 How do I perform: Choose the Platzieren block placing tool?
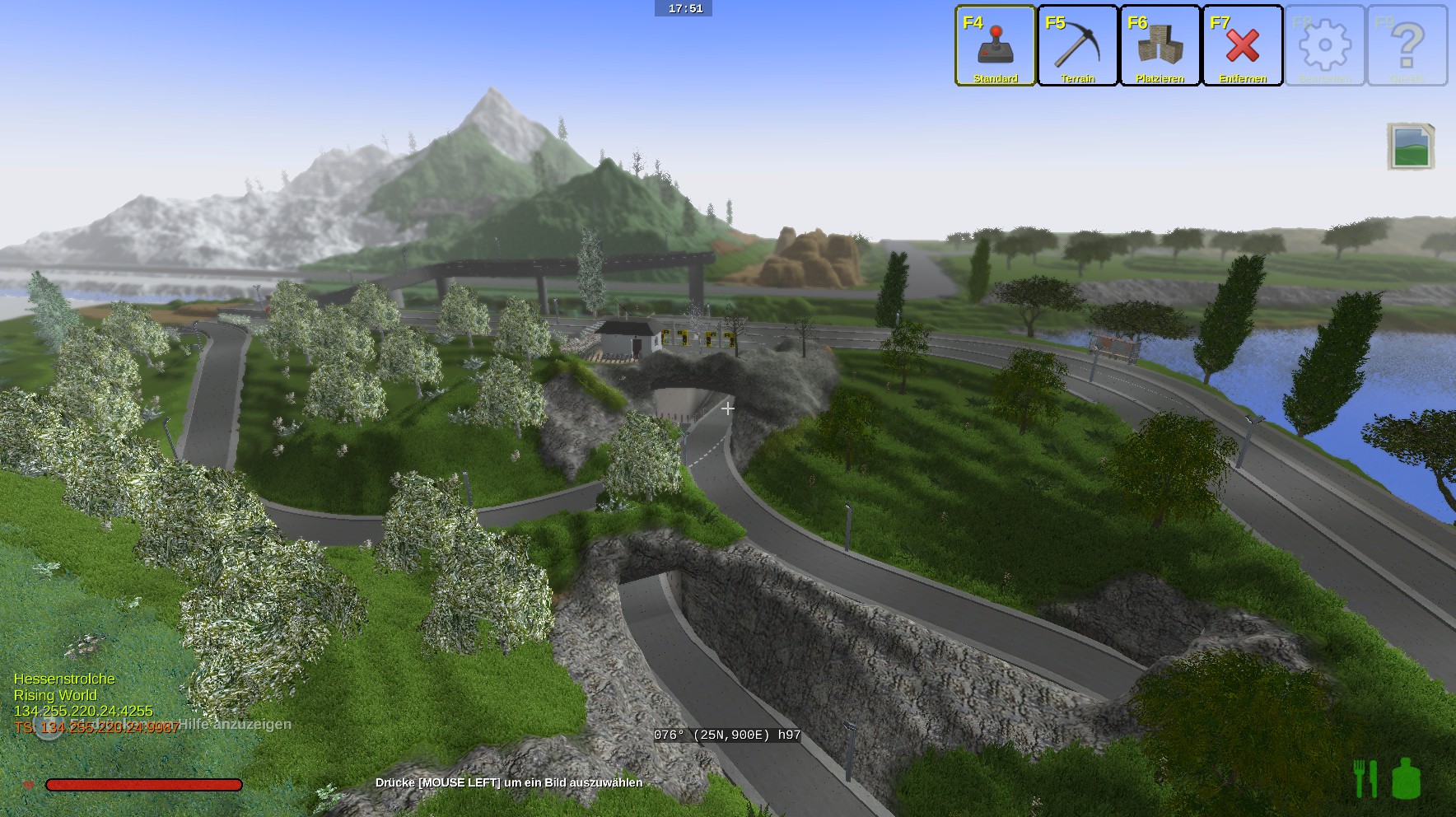point(1160,46)
